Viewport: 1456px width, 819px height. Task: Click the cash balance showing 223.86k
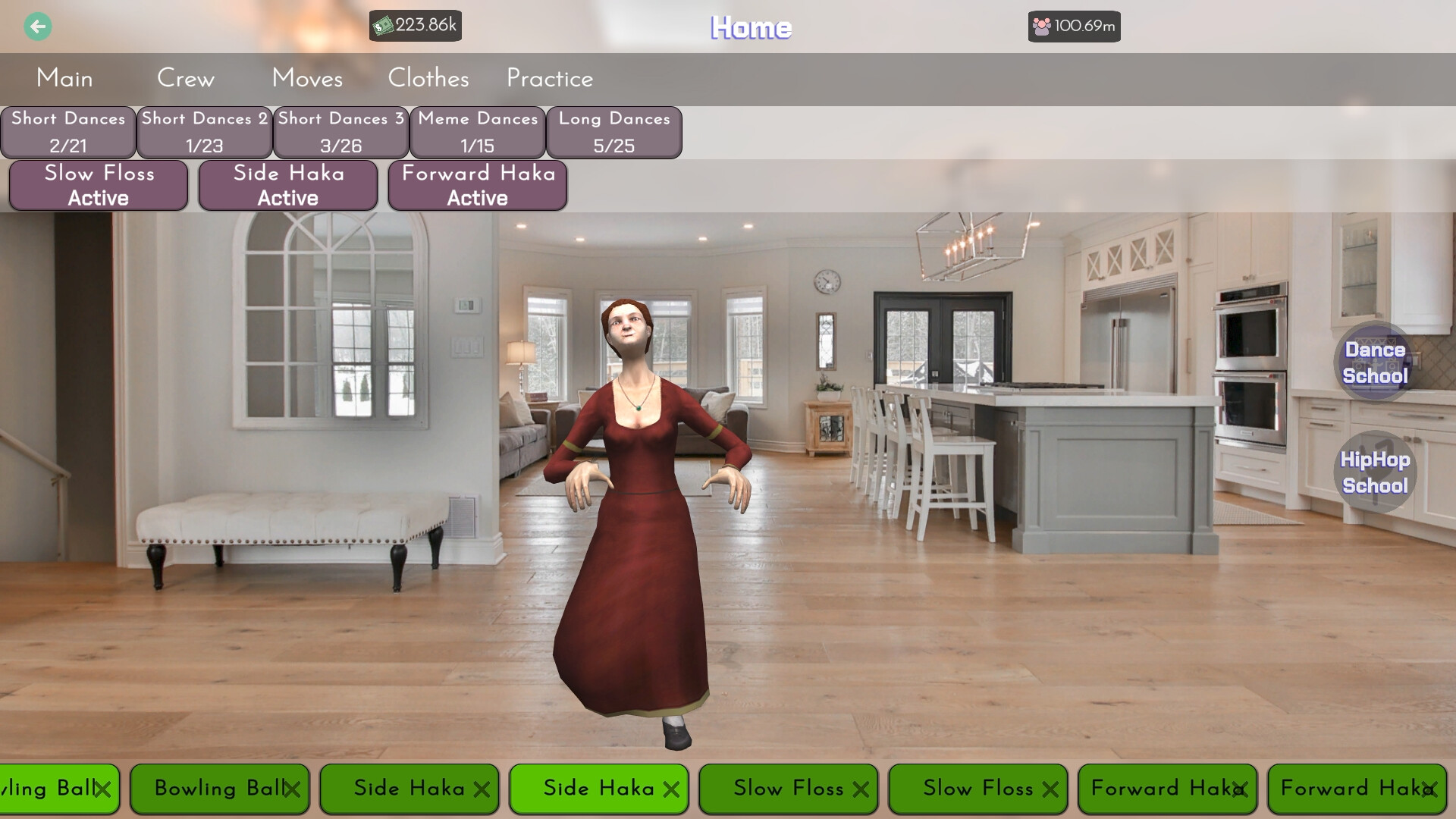(415, 26)
